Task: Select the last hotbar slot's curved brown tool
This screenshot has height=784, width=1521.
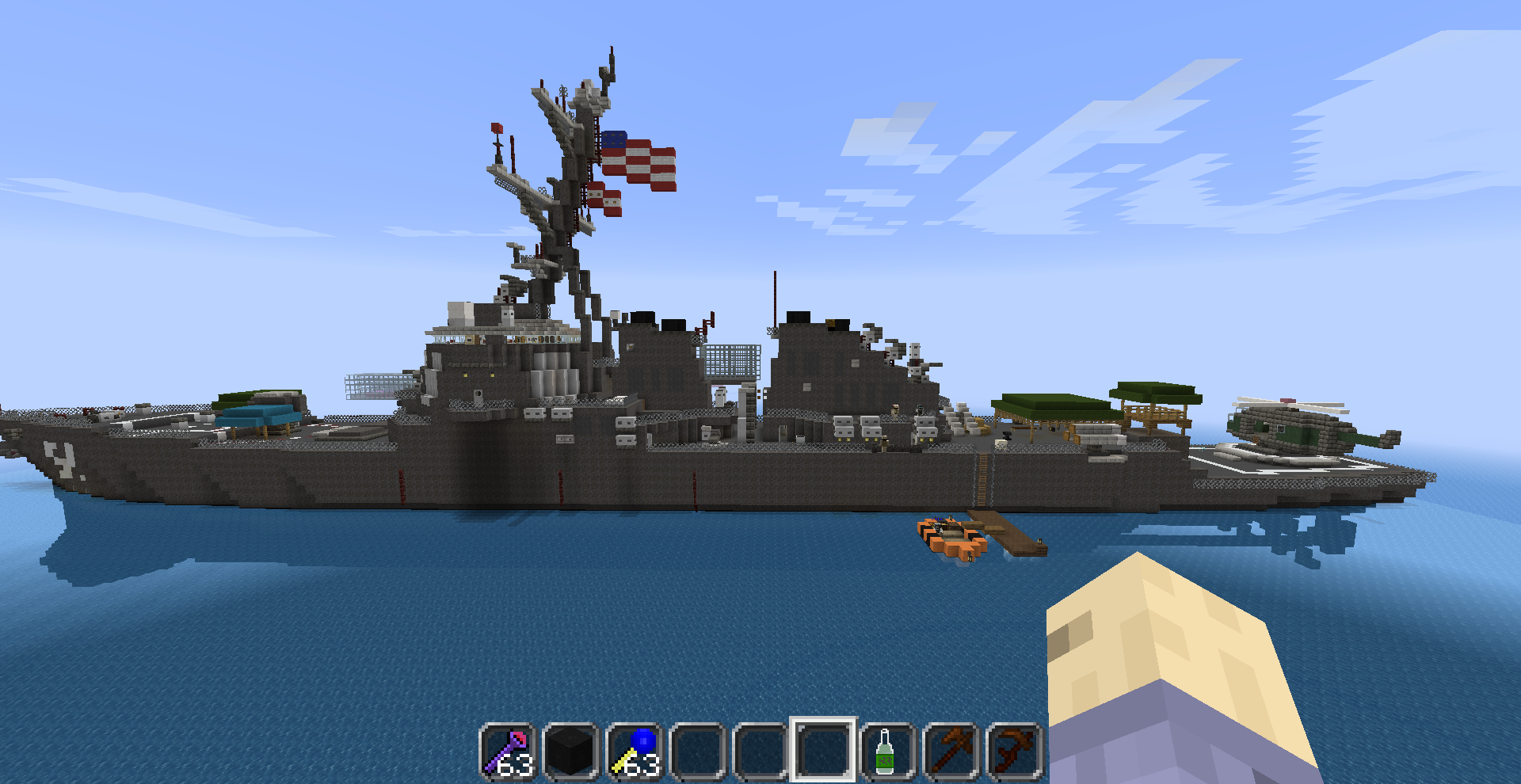Action: click(x=1013, y=750)
